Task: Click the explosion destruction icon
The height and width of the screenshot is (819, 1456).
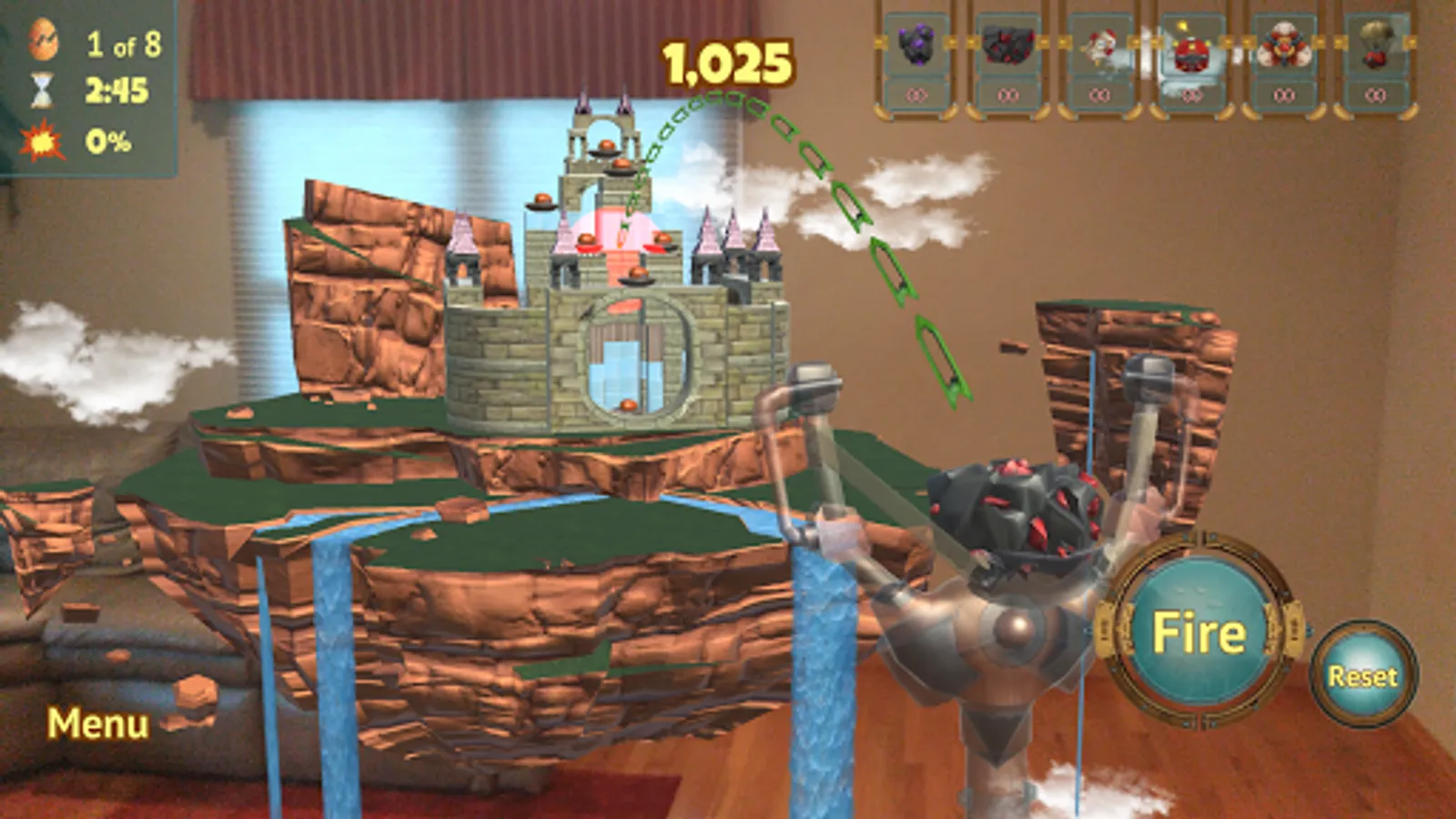Action: pos(40,141)
